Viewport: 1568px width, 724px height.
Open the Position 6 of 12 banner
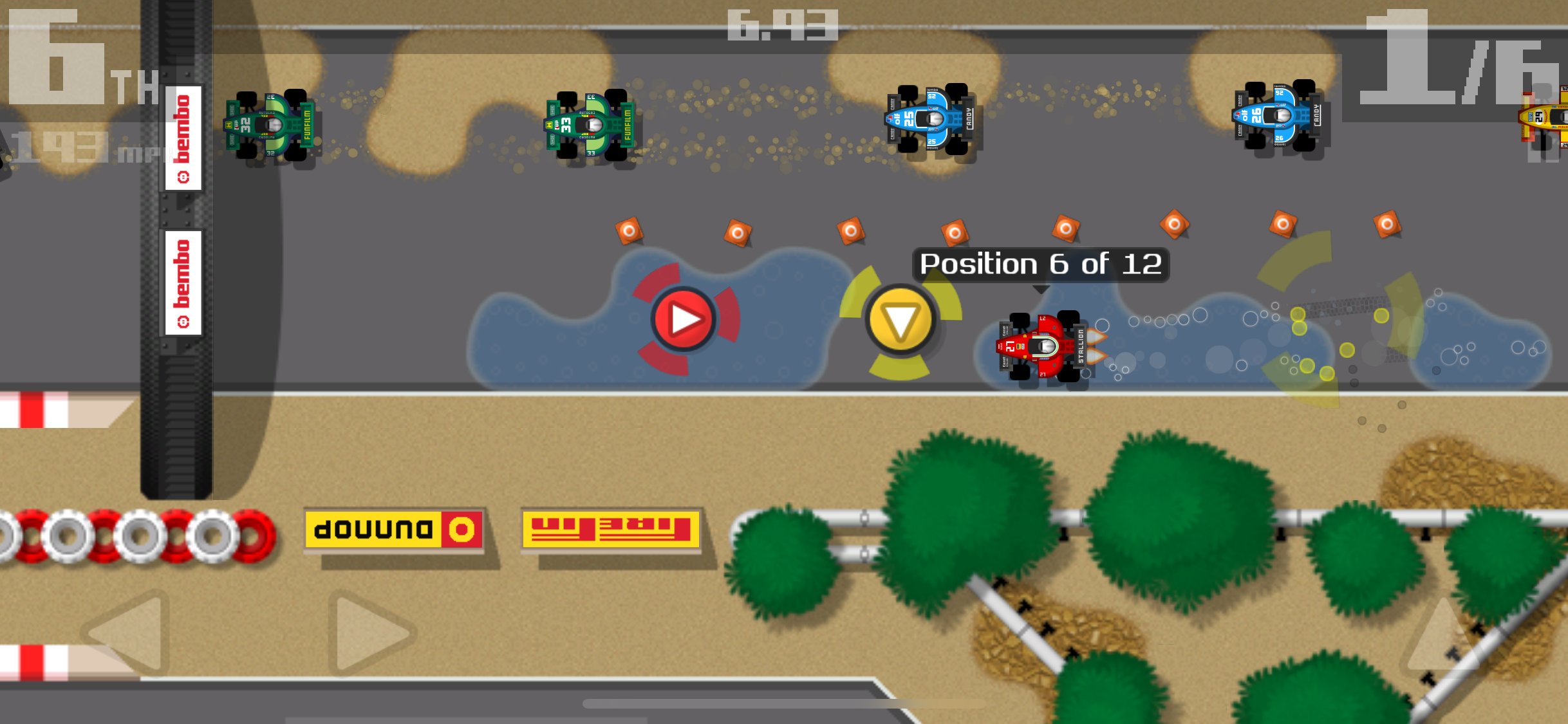tap(1041, 264)
